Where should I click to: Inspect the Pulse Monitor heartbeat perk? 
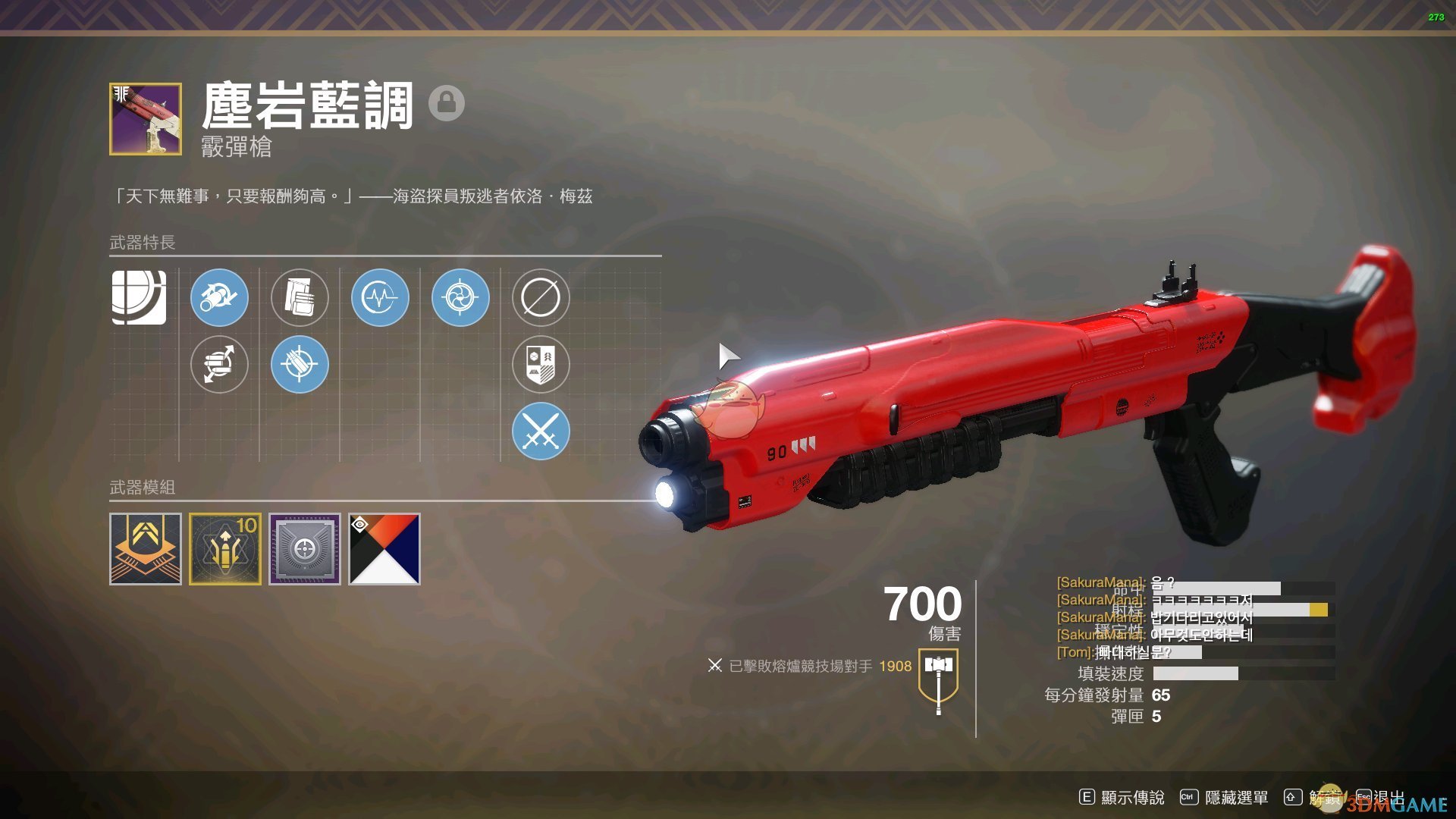380,297
